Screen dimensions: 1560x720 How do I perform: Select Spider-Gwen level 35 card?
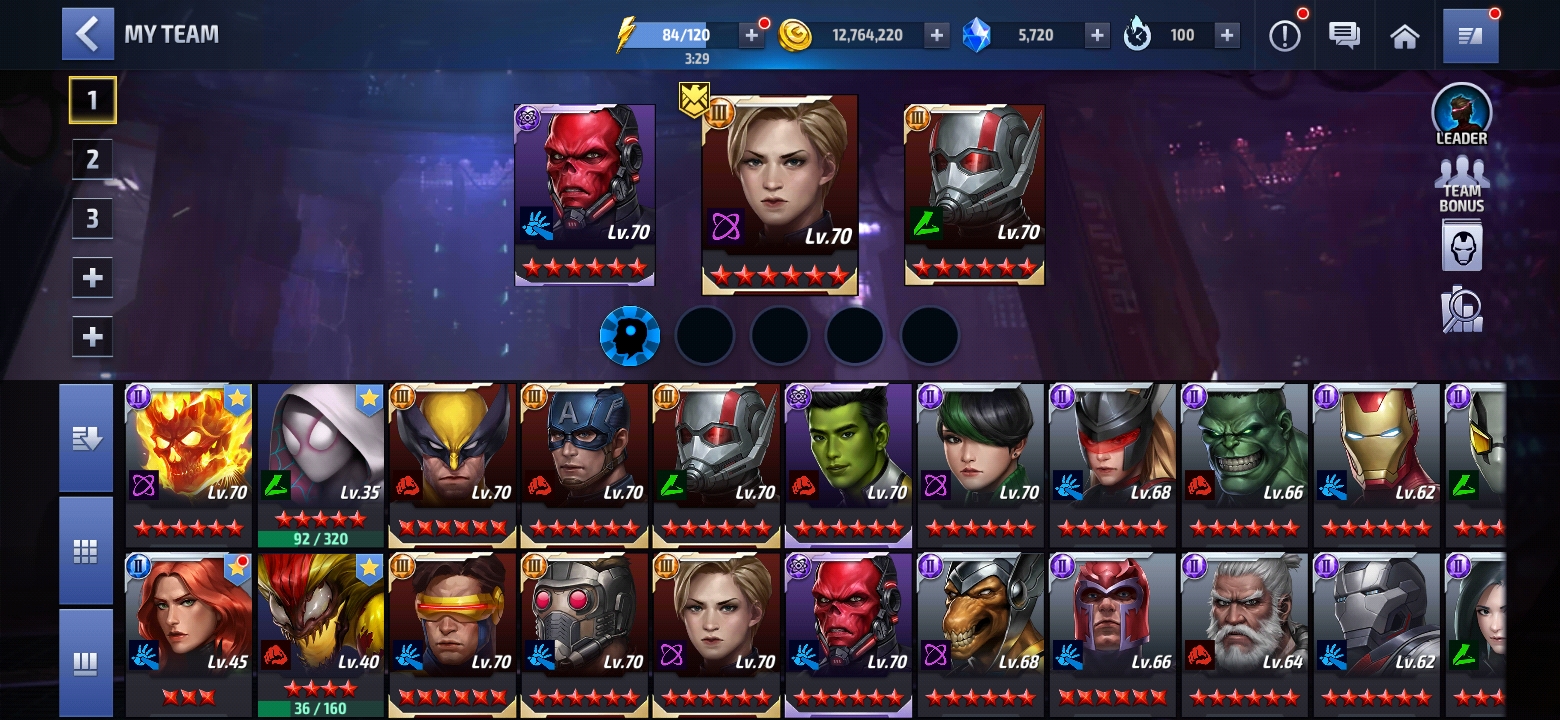(320, 462)
